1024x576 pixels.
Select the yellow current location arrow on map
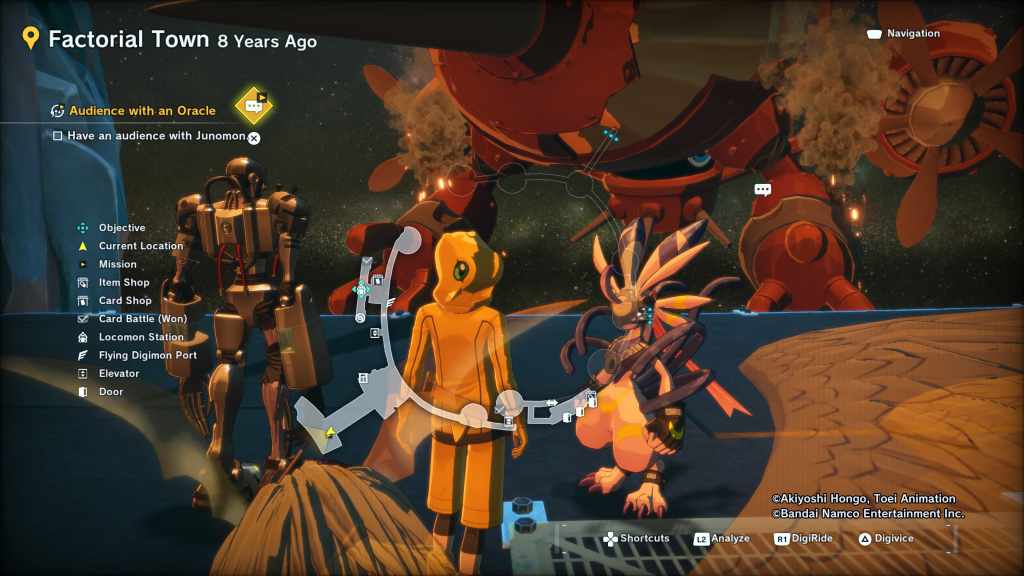[330, 432]
